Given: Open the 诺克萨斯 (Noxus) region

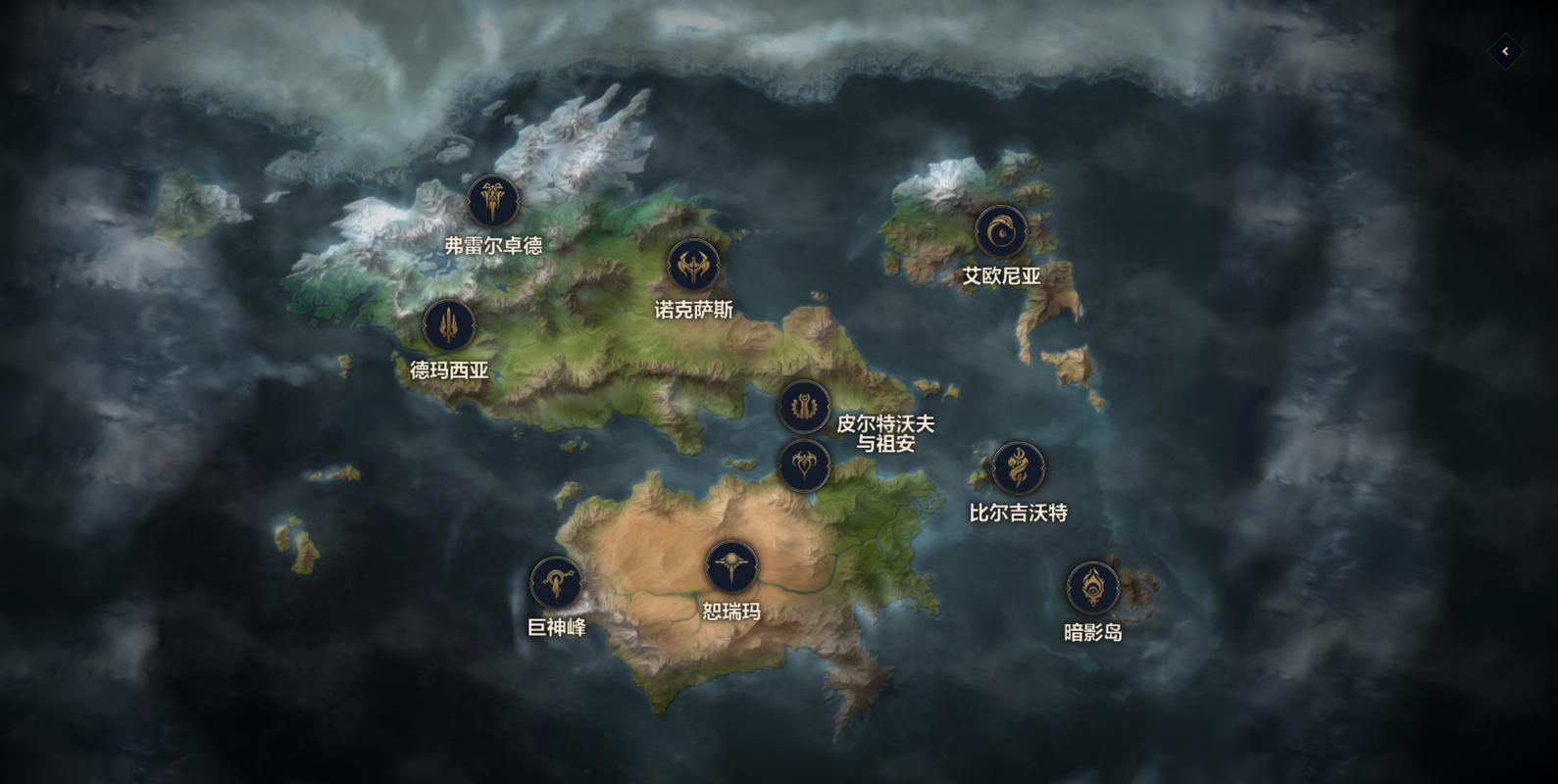Looking at the screenshot, I should [693, 267].
